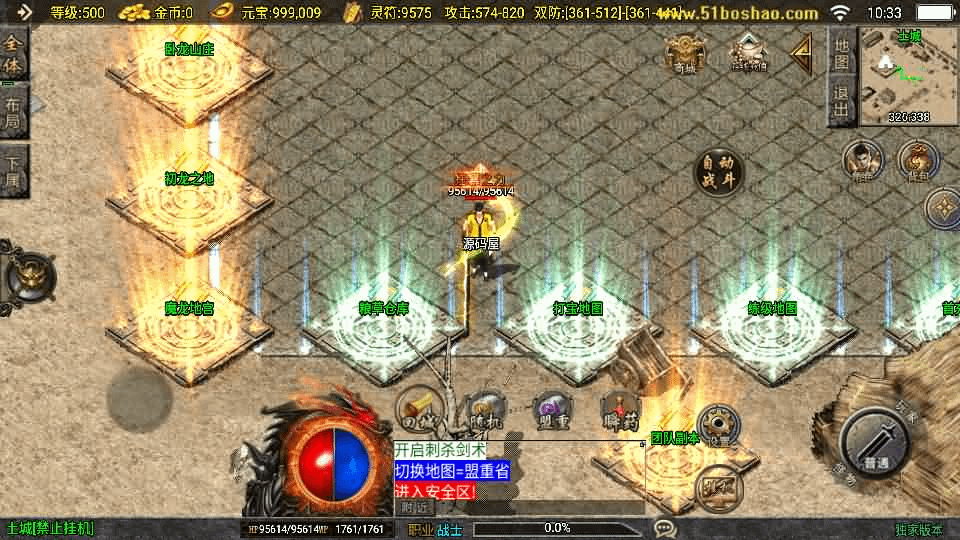Open the golden dragon icon

[x=916, y=160]
